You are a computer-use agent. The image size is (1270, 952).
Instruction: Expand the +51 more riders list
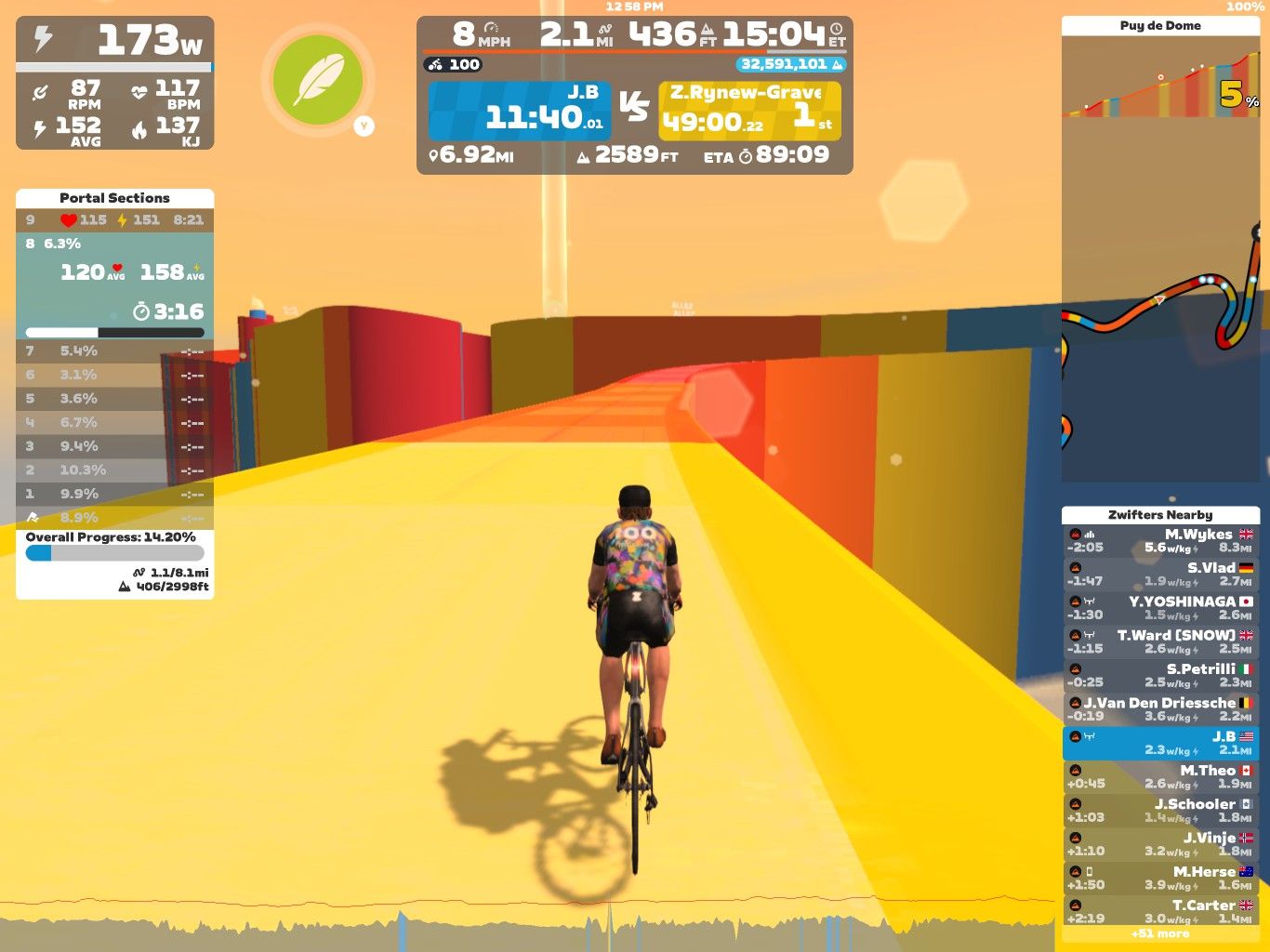(1160, 933)
